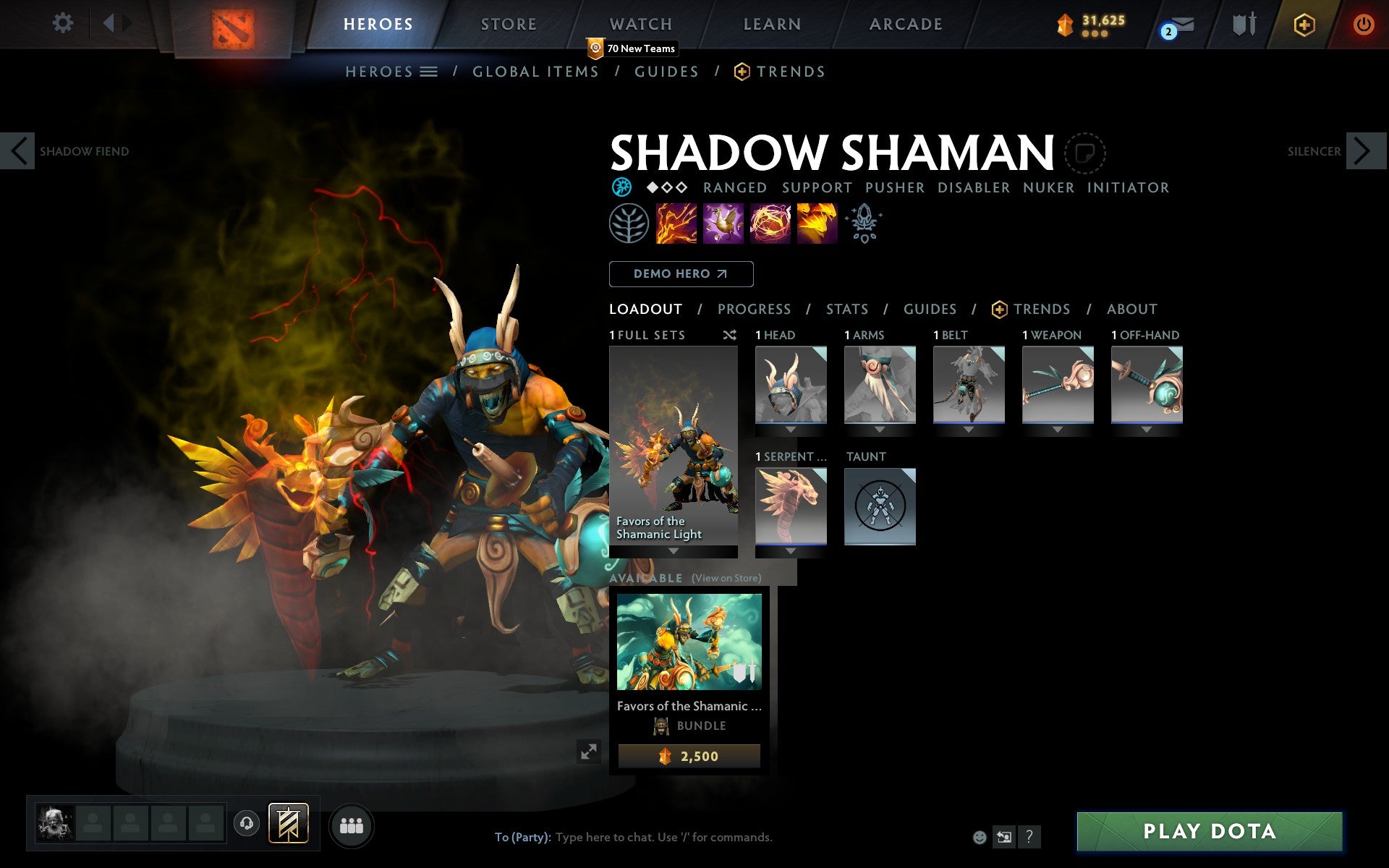
Task: Toggle the shuffle option beside Full Sets
Action: [729, 335]
